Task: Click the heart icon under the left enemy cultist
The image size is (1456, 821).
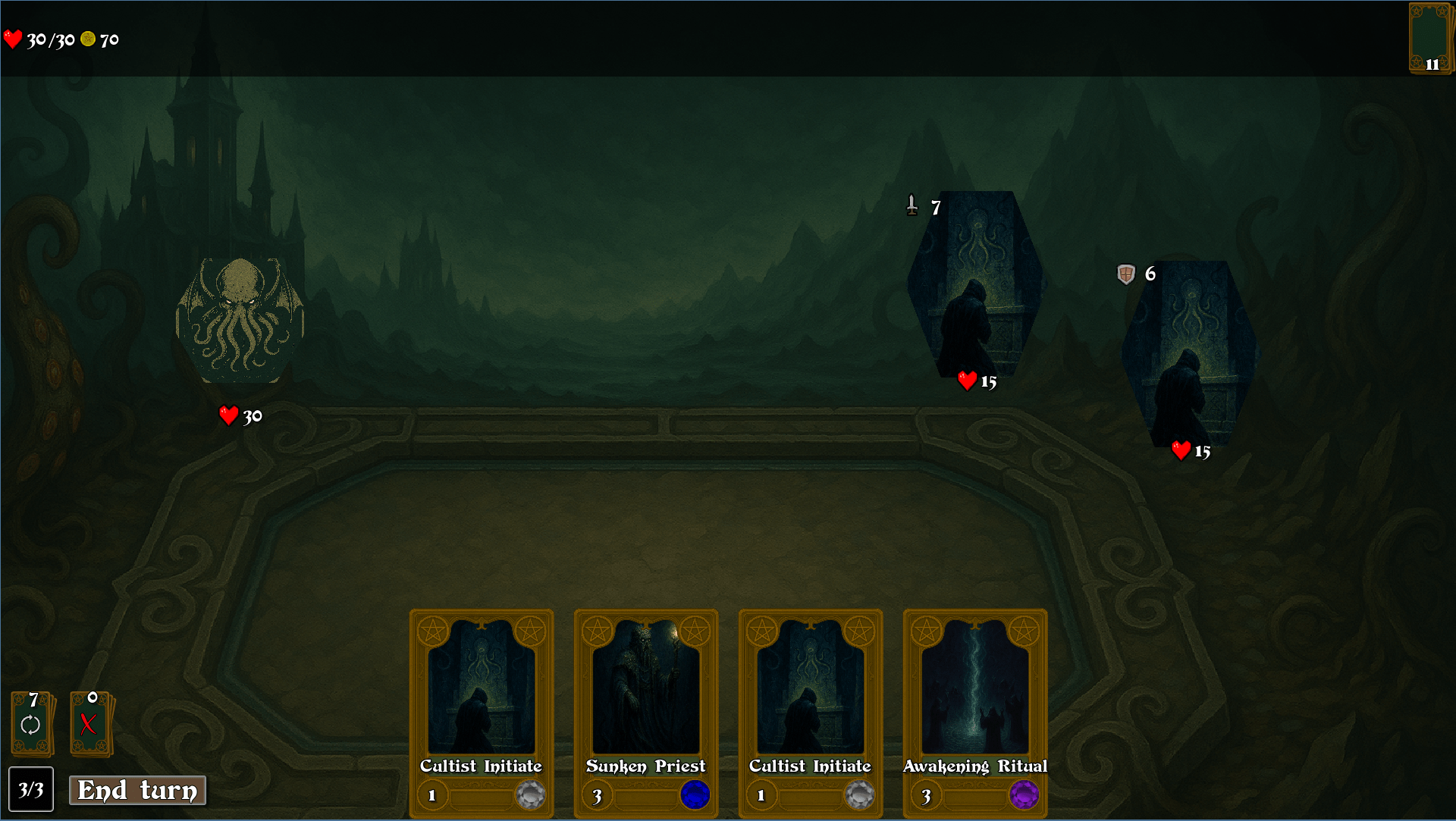Action: click(x=968, y=381)
